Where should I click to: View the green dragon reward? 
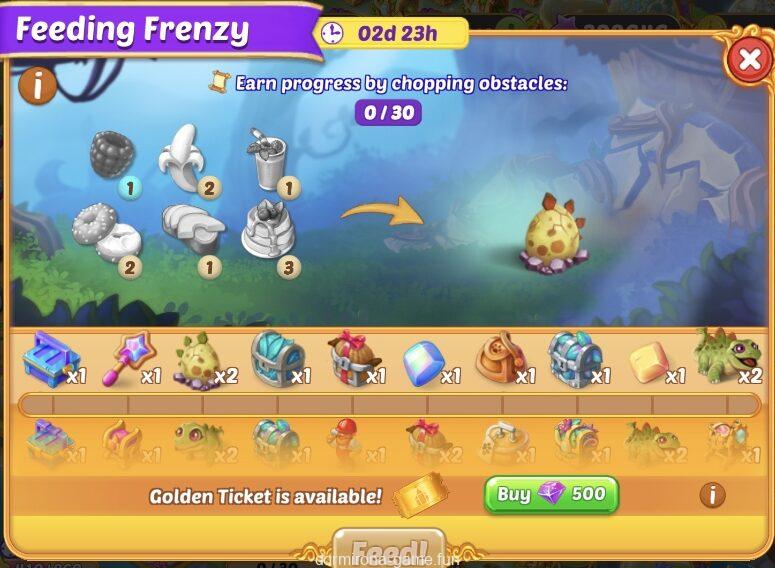point(722,356)
